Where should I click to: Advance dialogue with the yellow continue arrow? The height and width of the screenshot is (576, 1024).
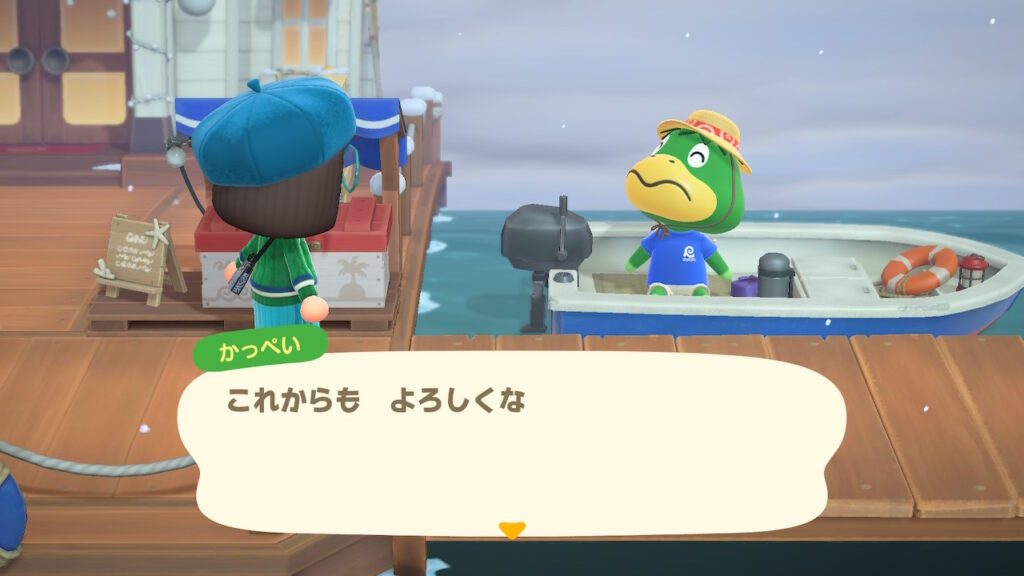(x=511, y=530)
